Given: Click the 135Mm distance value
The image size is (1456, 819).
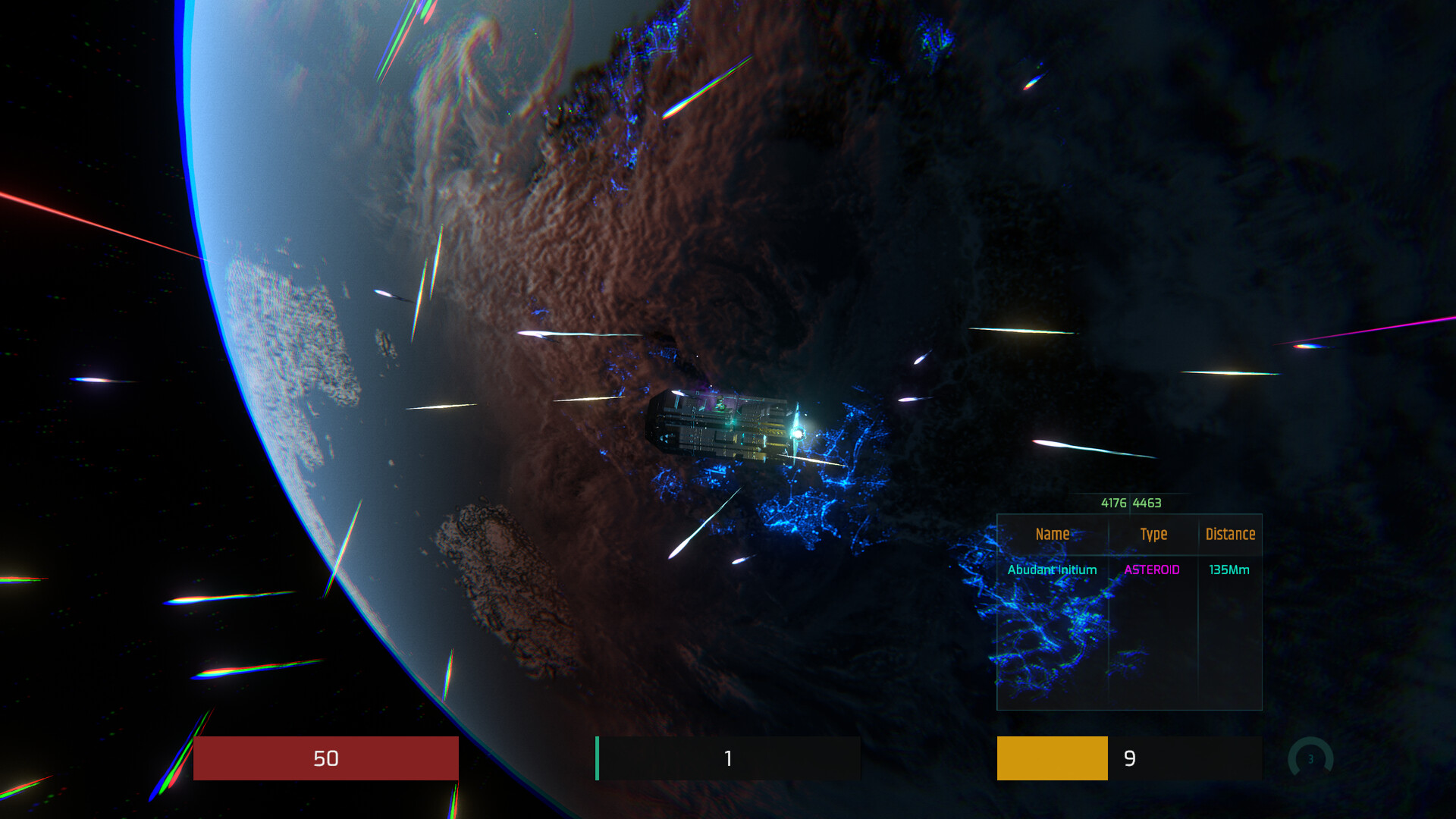Looking at the screenshot, I should click(1228, 570).
